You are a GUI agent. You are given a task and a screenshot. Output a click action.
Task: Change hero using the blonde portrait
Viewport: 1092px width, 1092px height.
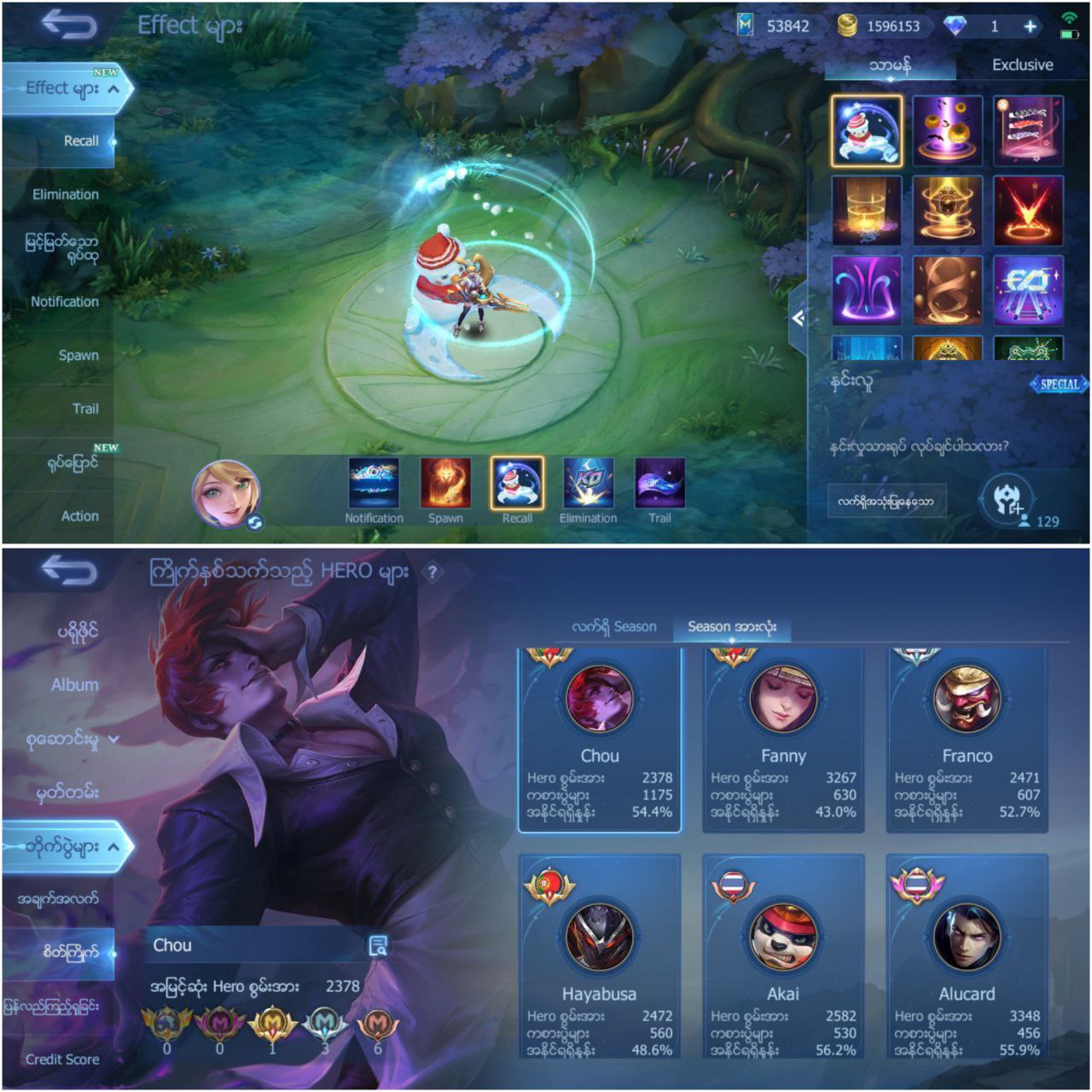point(225,493)
